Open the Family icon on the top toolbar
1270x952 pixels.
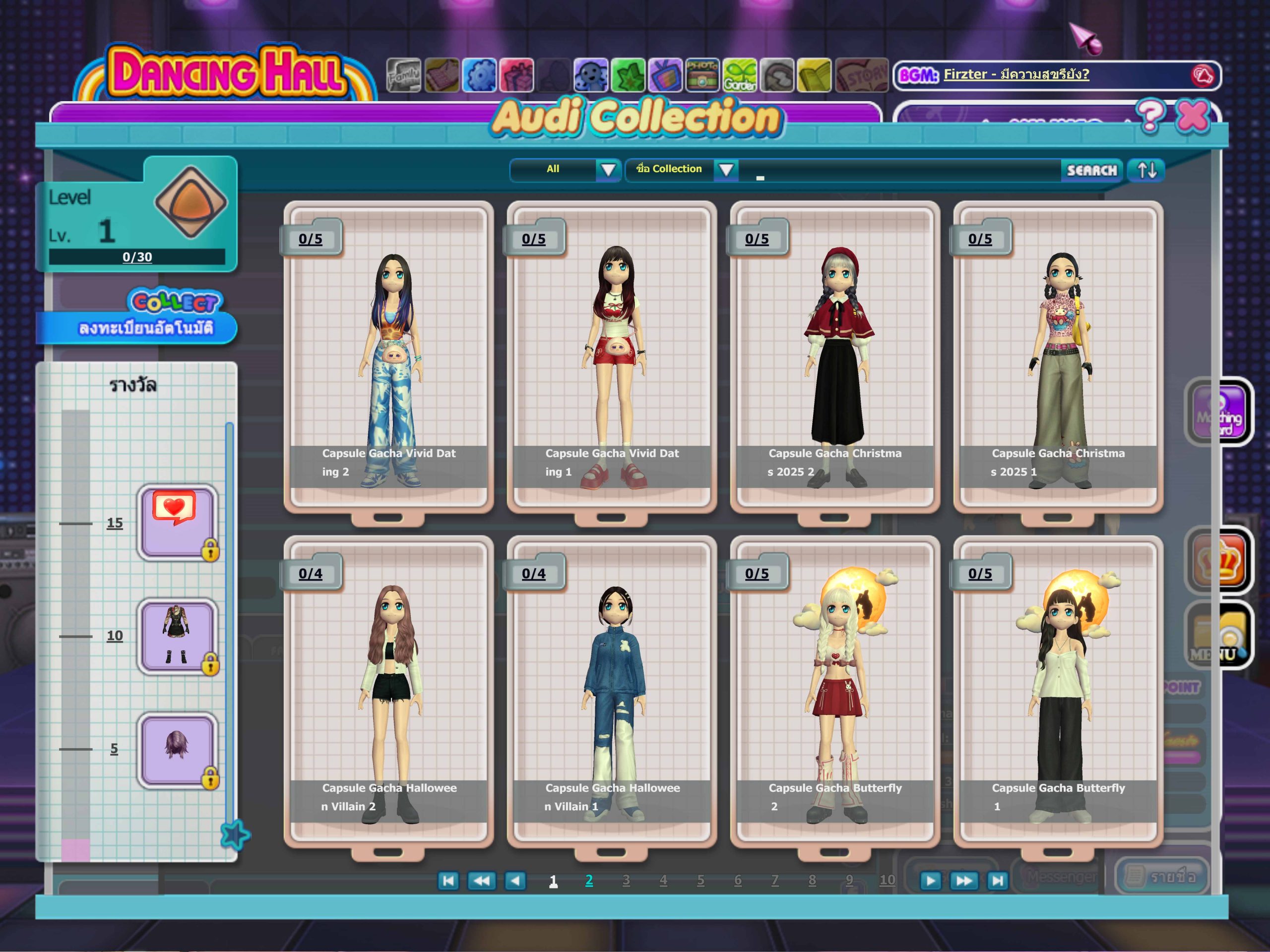pyautogui.click(x=404, y=74)
